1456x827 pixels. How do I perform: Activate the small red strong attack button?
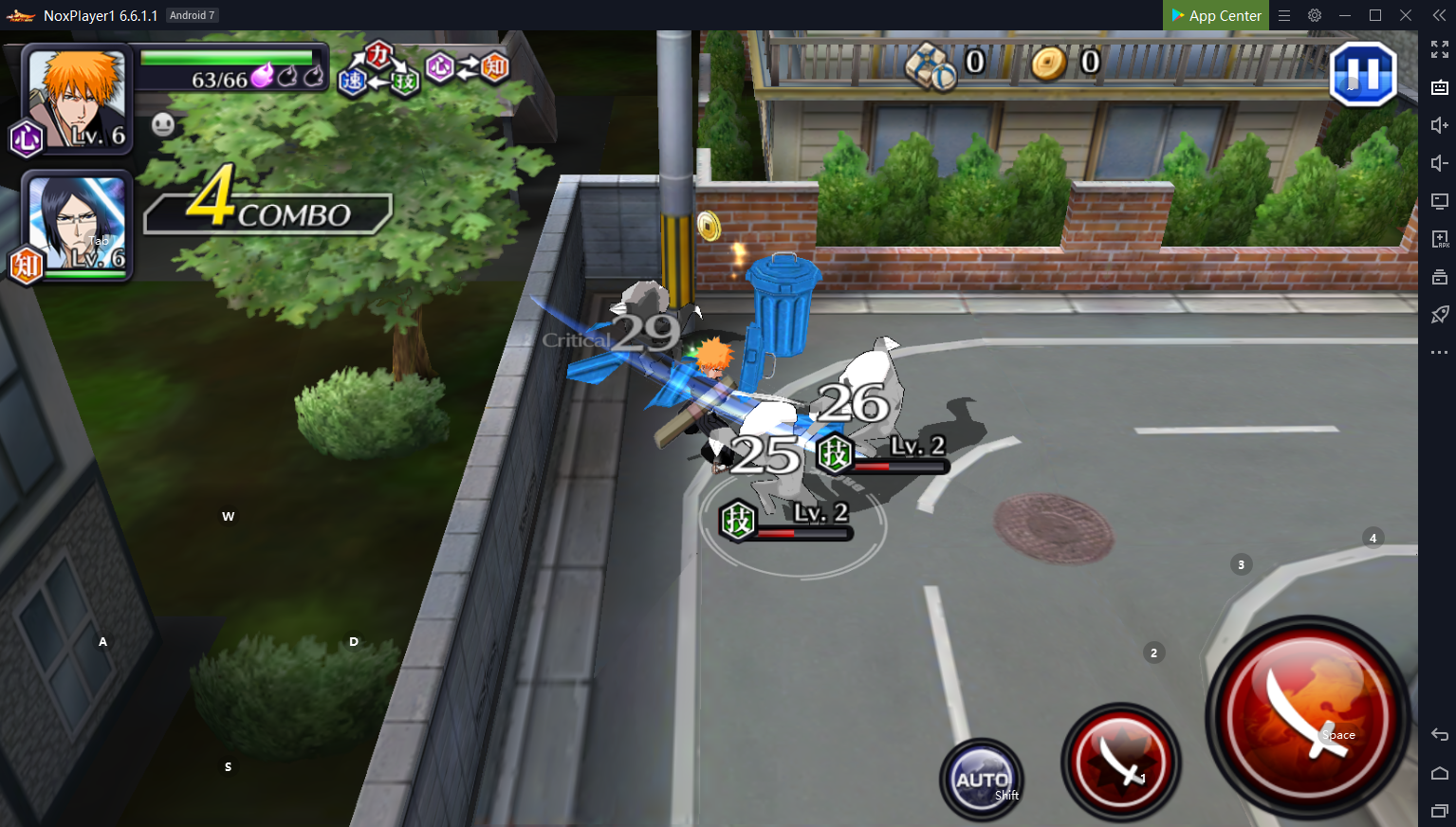tap(1120, 762)
